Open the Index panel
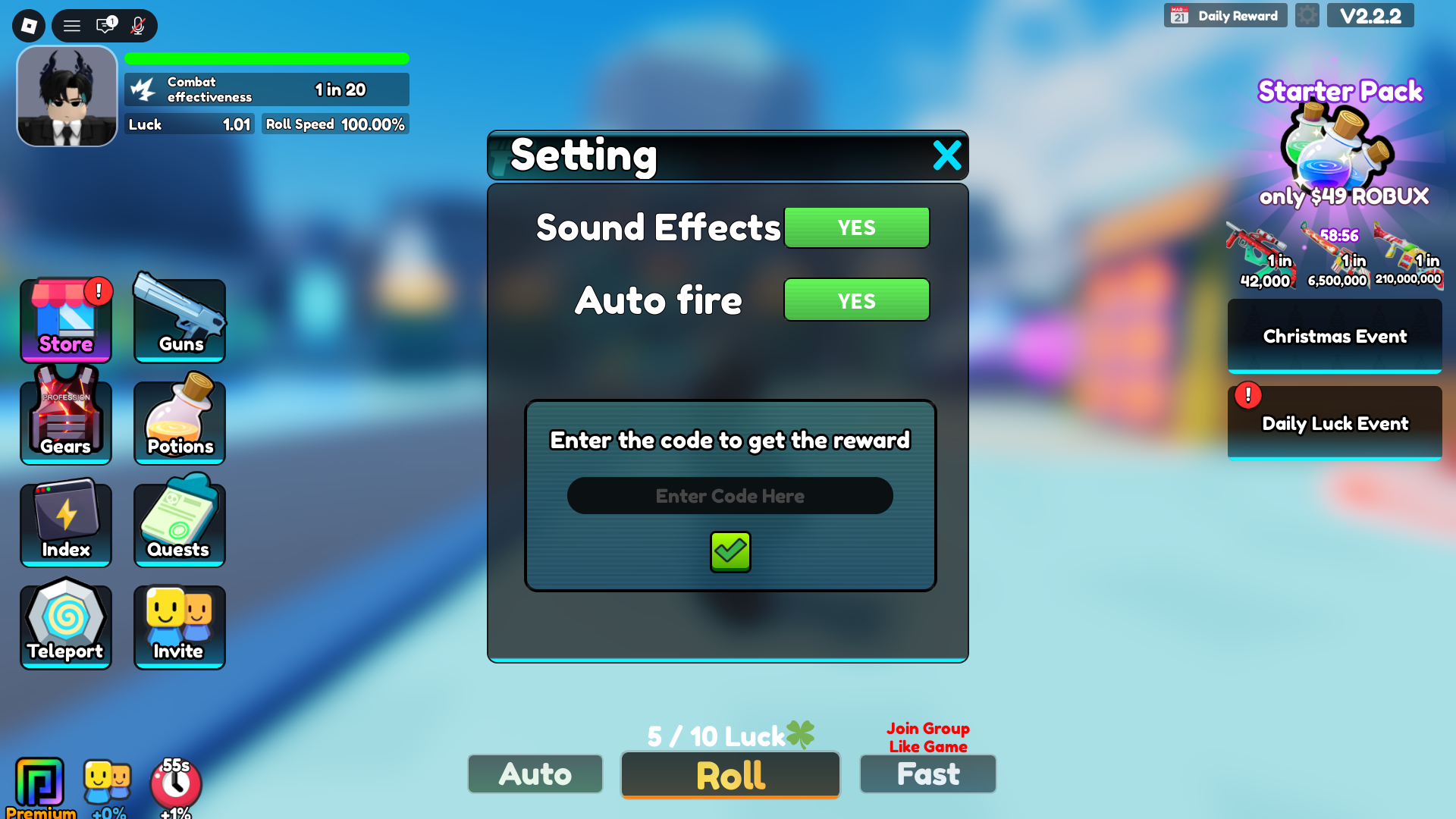 tap(66, 523)
